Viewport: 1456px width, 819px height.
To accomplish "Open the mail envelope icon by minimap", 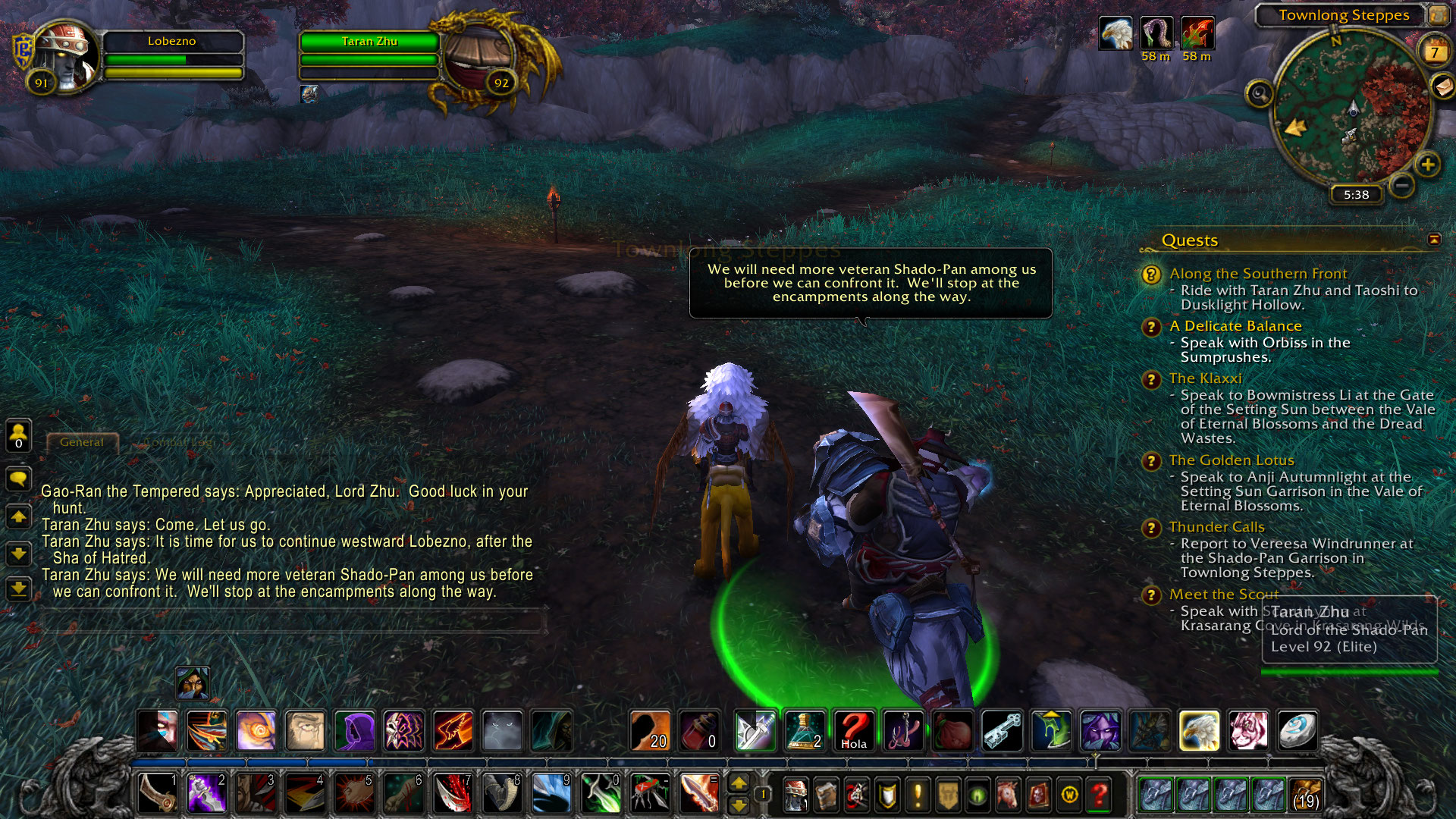I will coord(1442,86).
